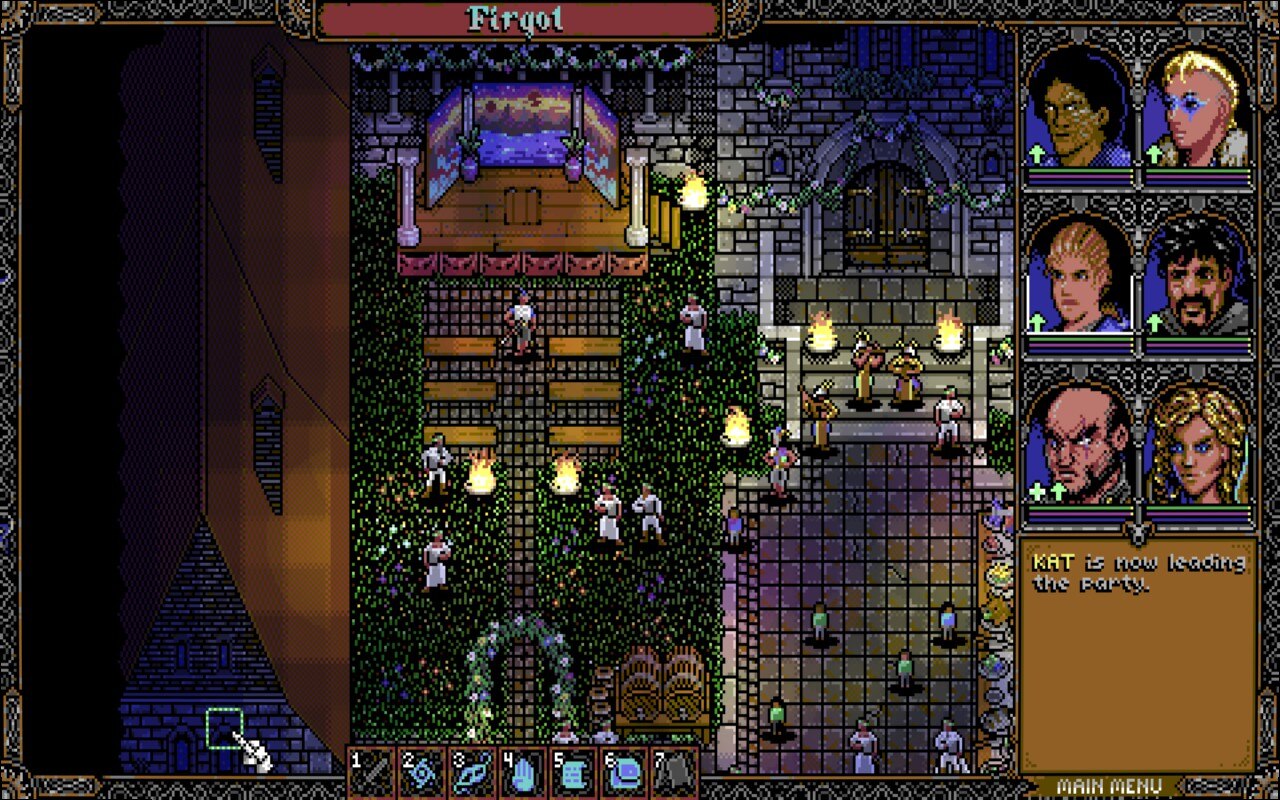
Task: Click the yellow KAT name in the message log
Action: (x=1055, y=563)
